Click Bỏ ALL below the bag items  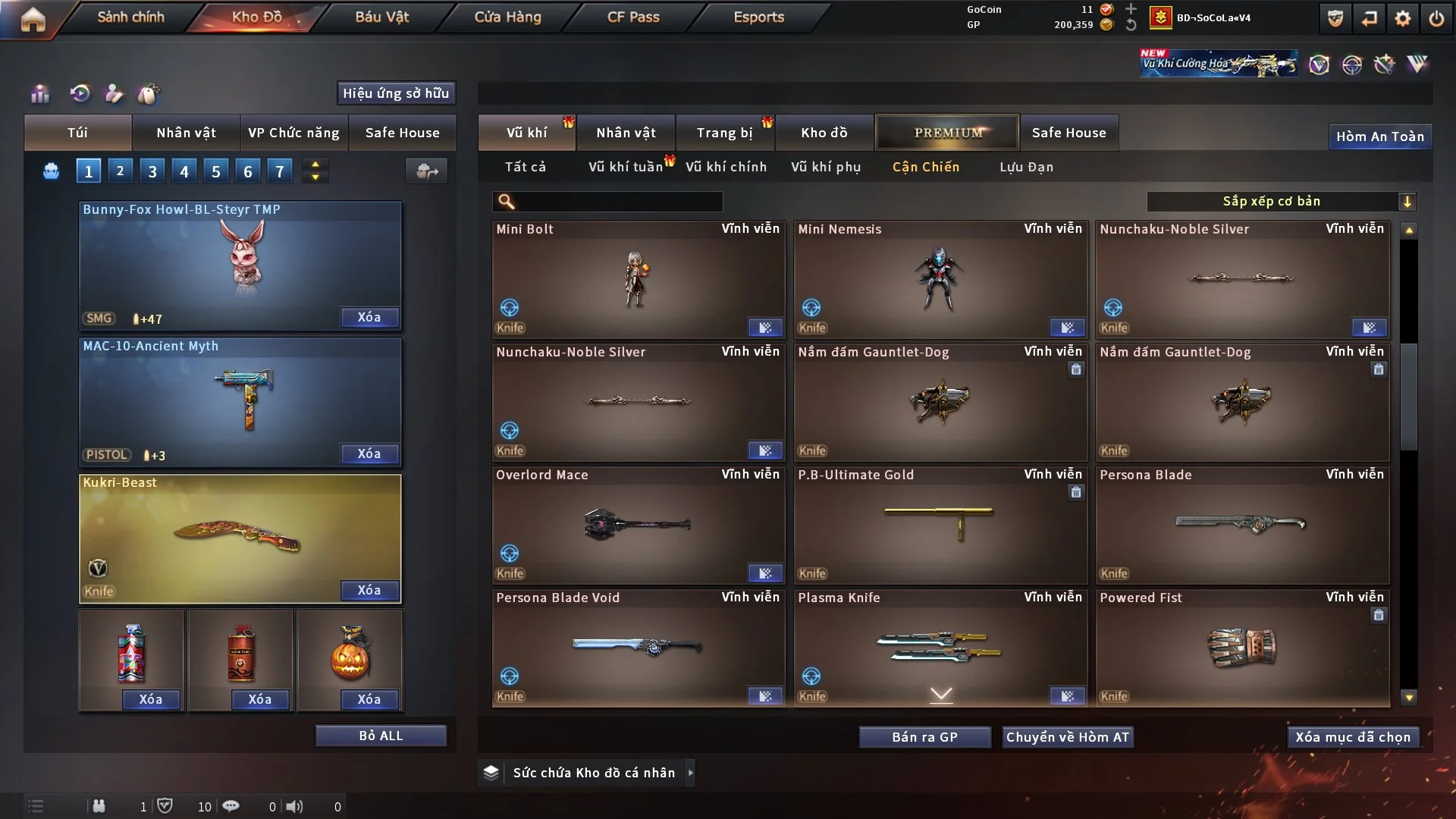point(381,735)
